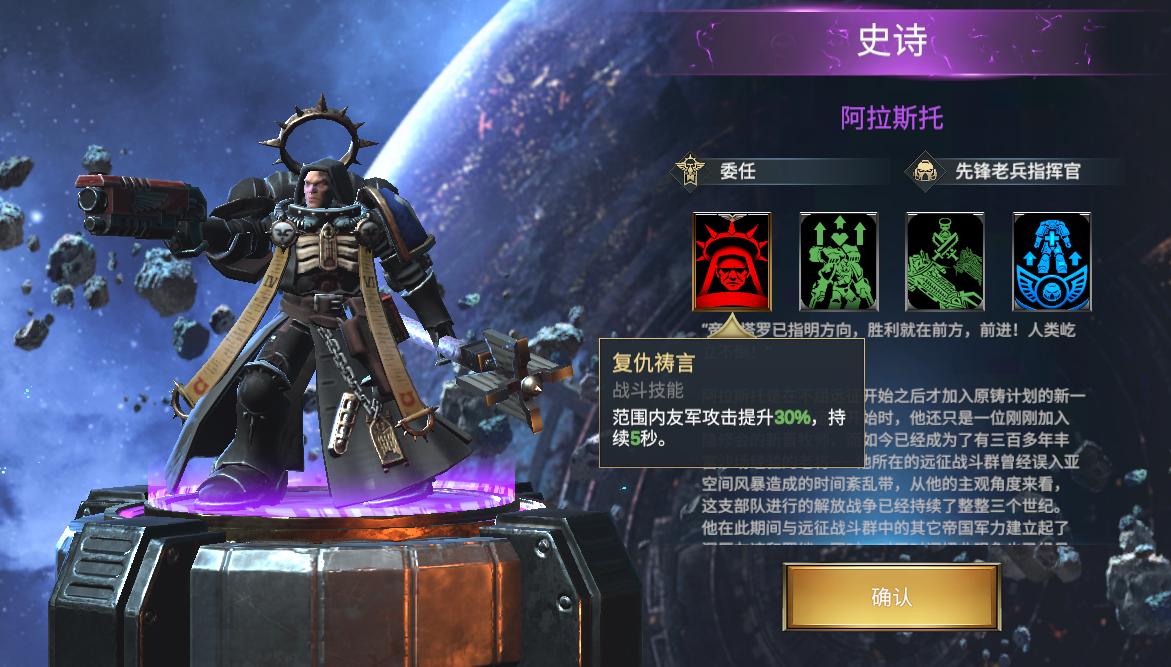
Task: Select the green crossed weapons skill icon
Action: (944, 262)
